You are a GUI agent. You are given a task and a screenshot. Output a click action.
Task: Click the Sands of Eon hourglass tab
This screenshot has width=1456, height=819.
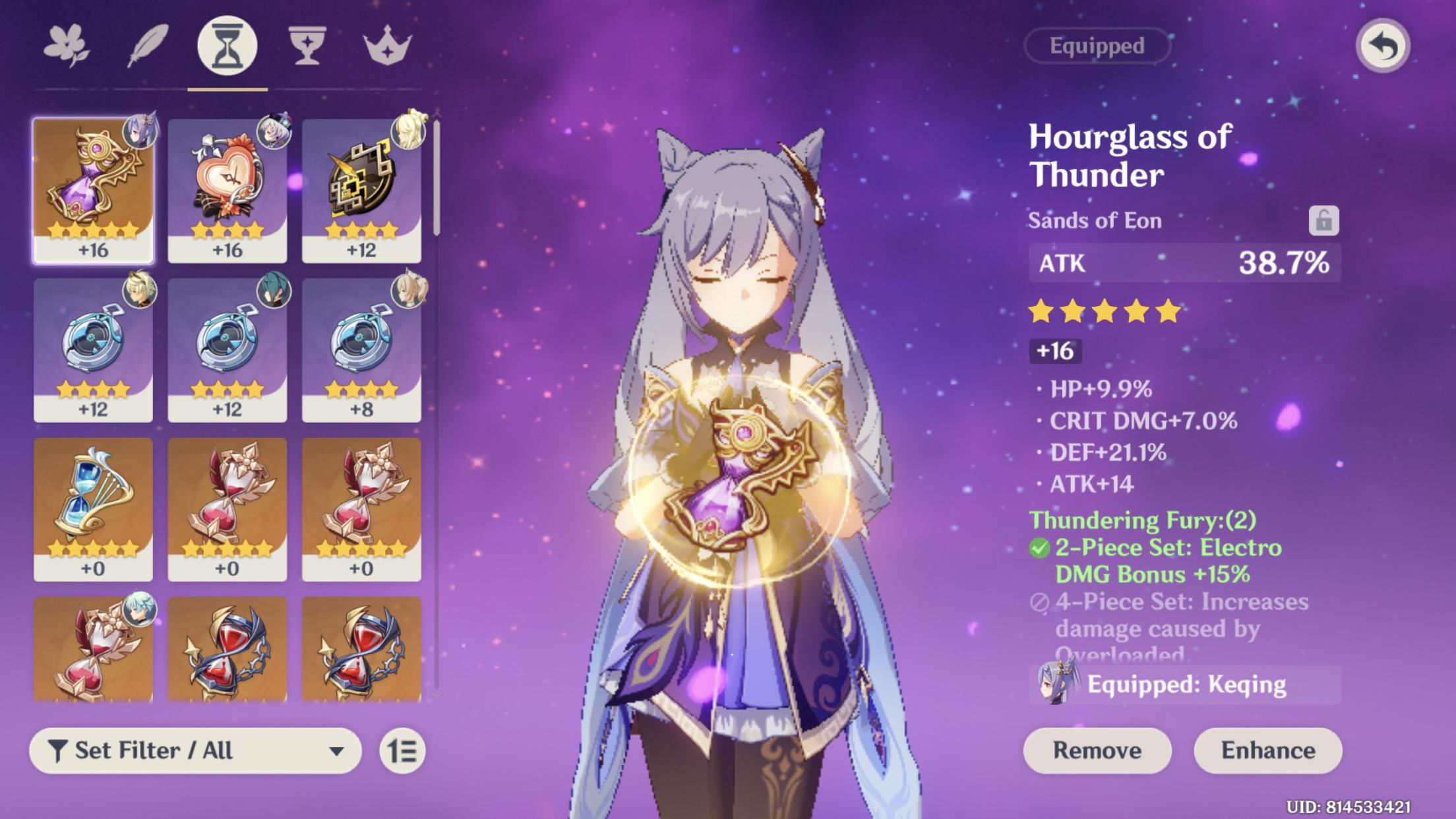[x=228, y=46]
